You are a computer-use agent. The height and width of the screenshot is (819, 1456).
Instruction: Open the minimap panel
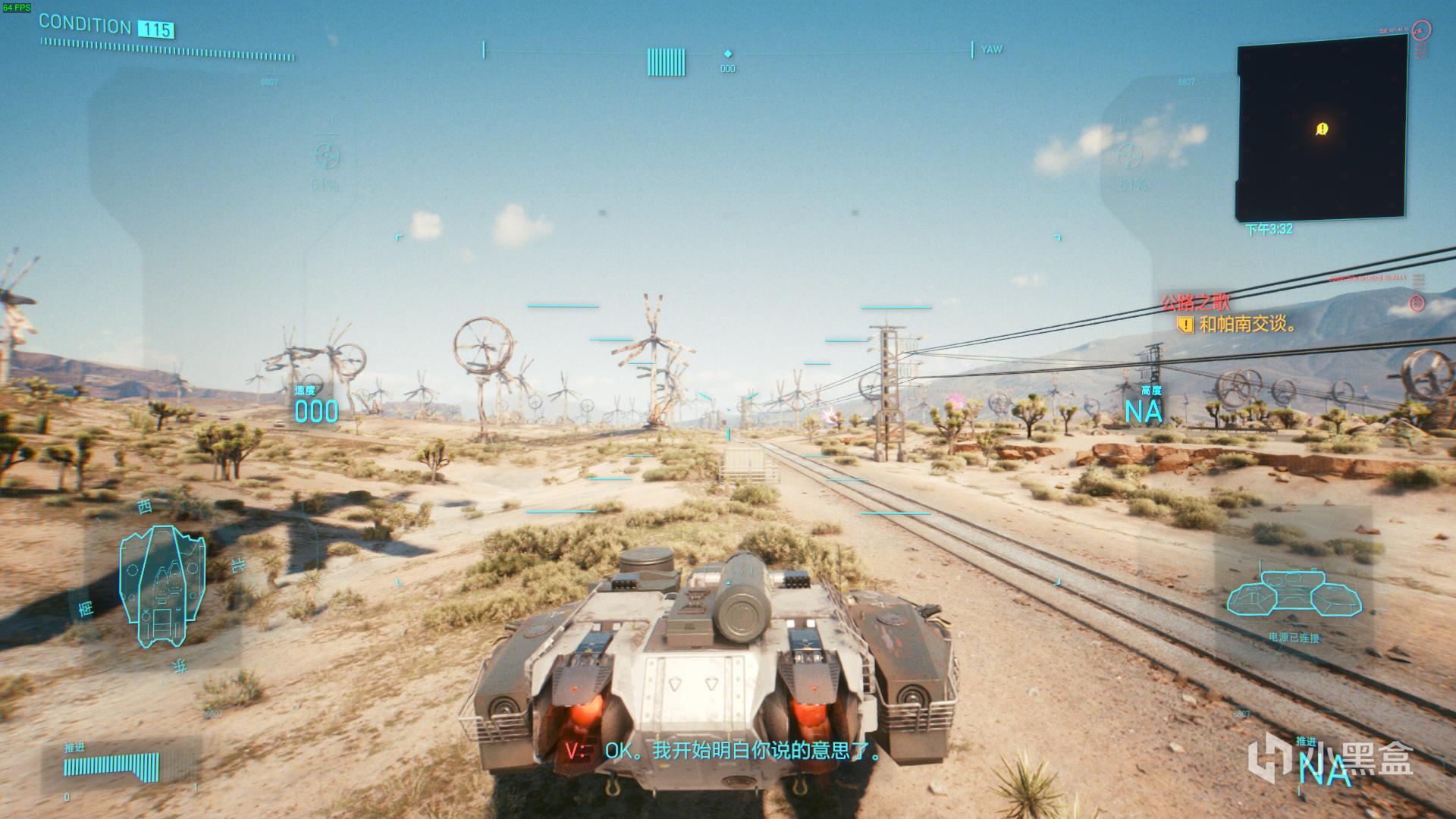click(x=1322, y=129)
